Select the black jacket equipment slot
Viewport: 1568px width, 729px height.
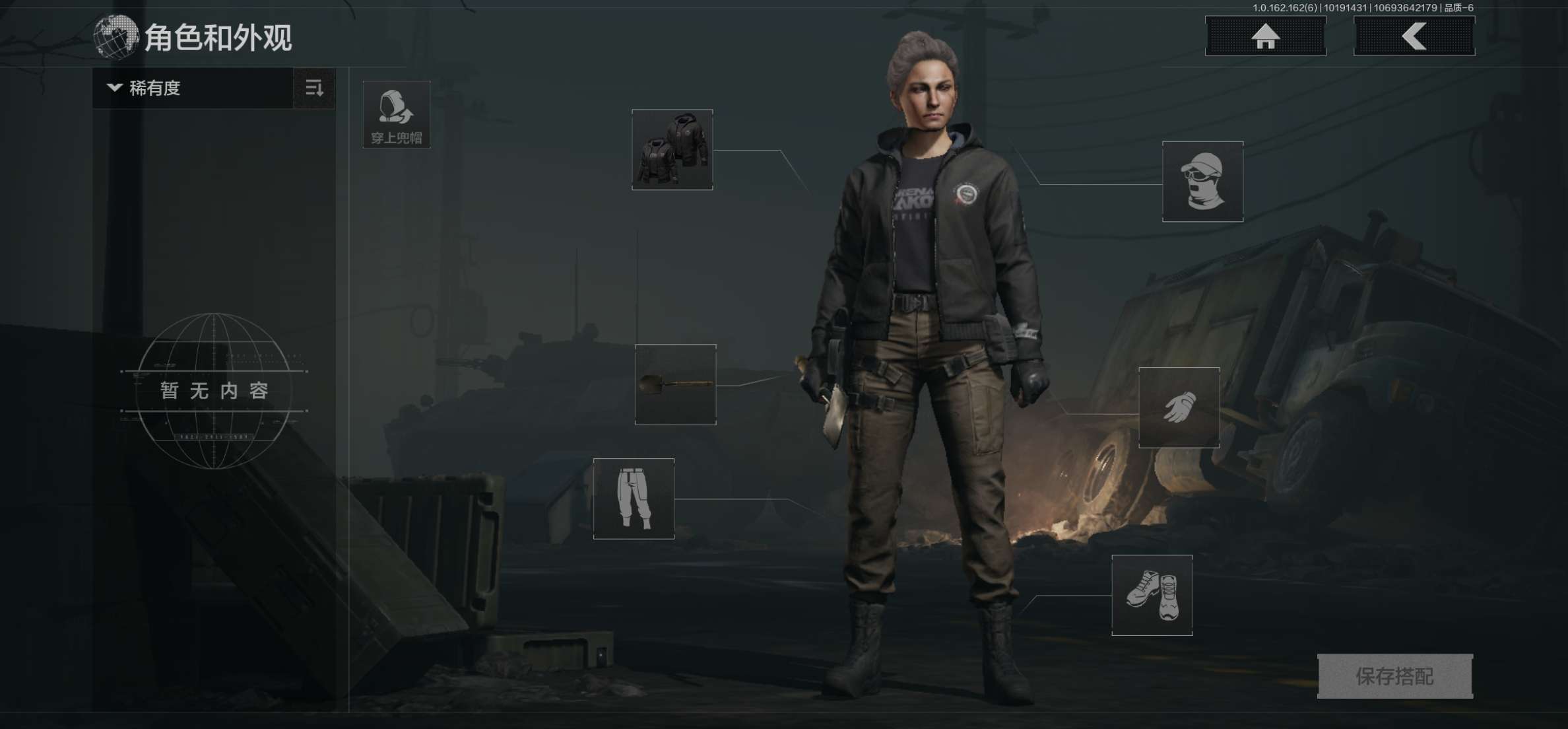tap(672, 150)
